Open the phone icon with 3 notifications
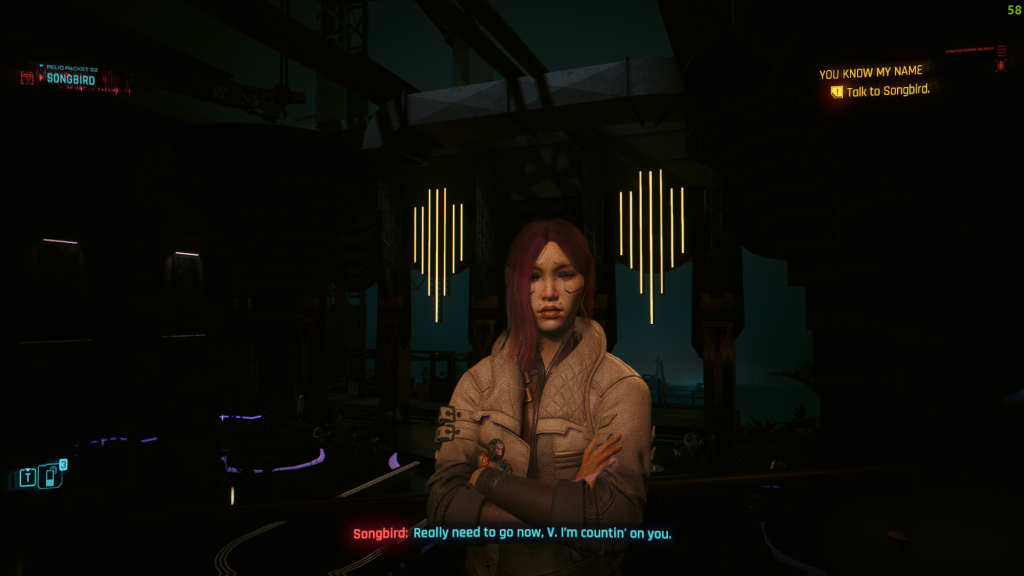This screenshot has width=1024, height=576. point(51,476)
